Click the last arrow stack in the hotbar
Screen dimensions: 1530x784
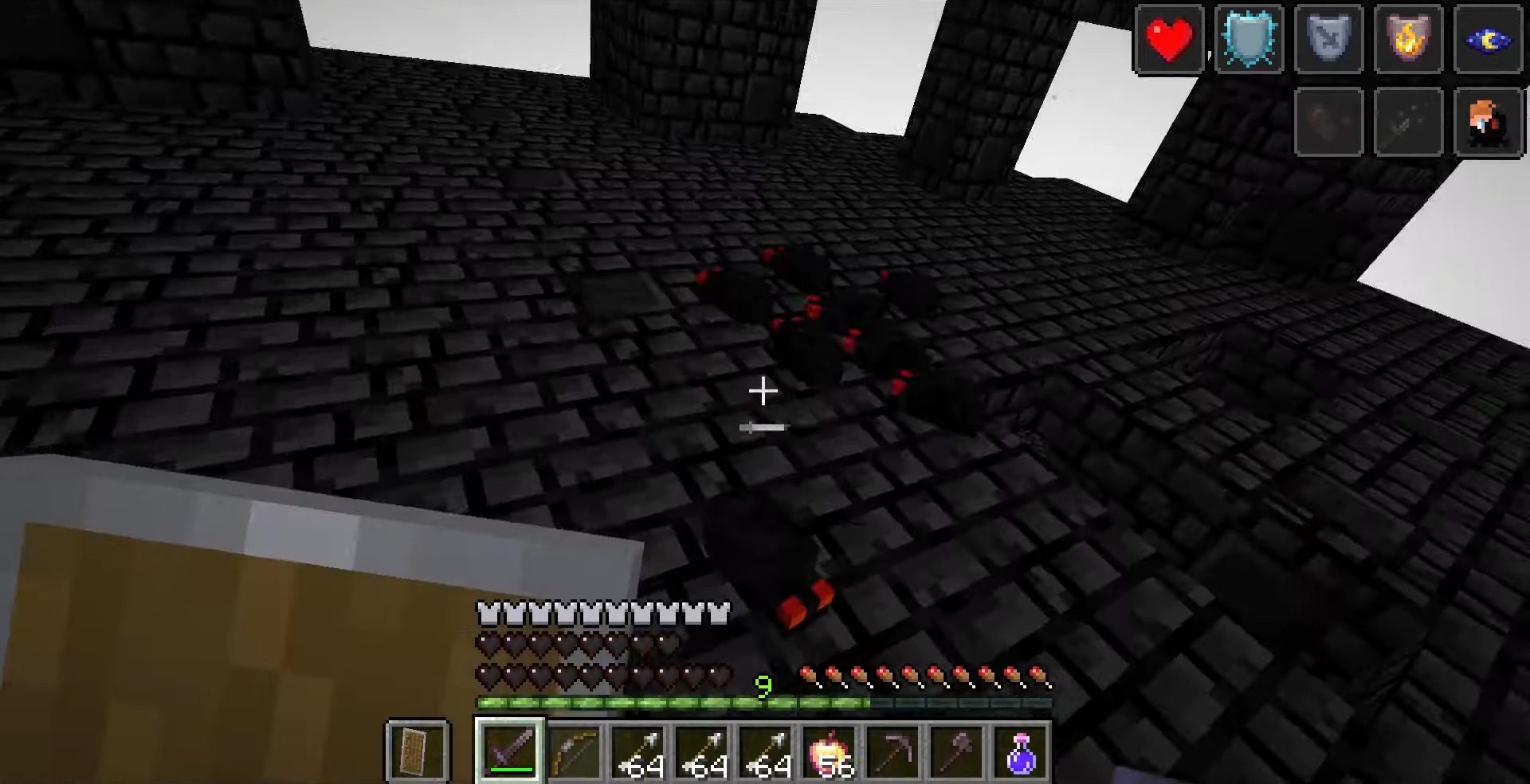767,752
